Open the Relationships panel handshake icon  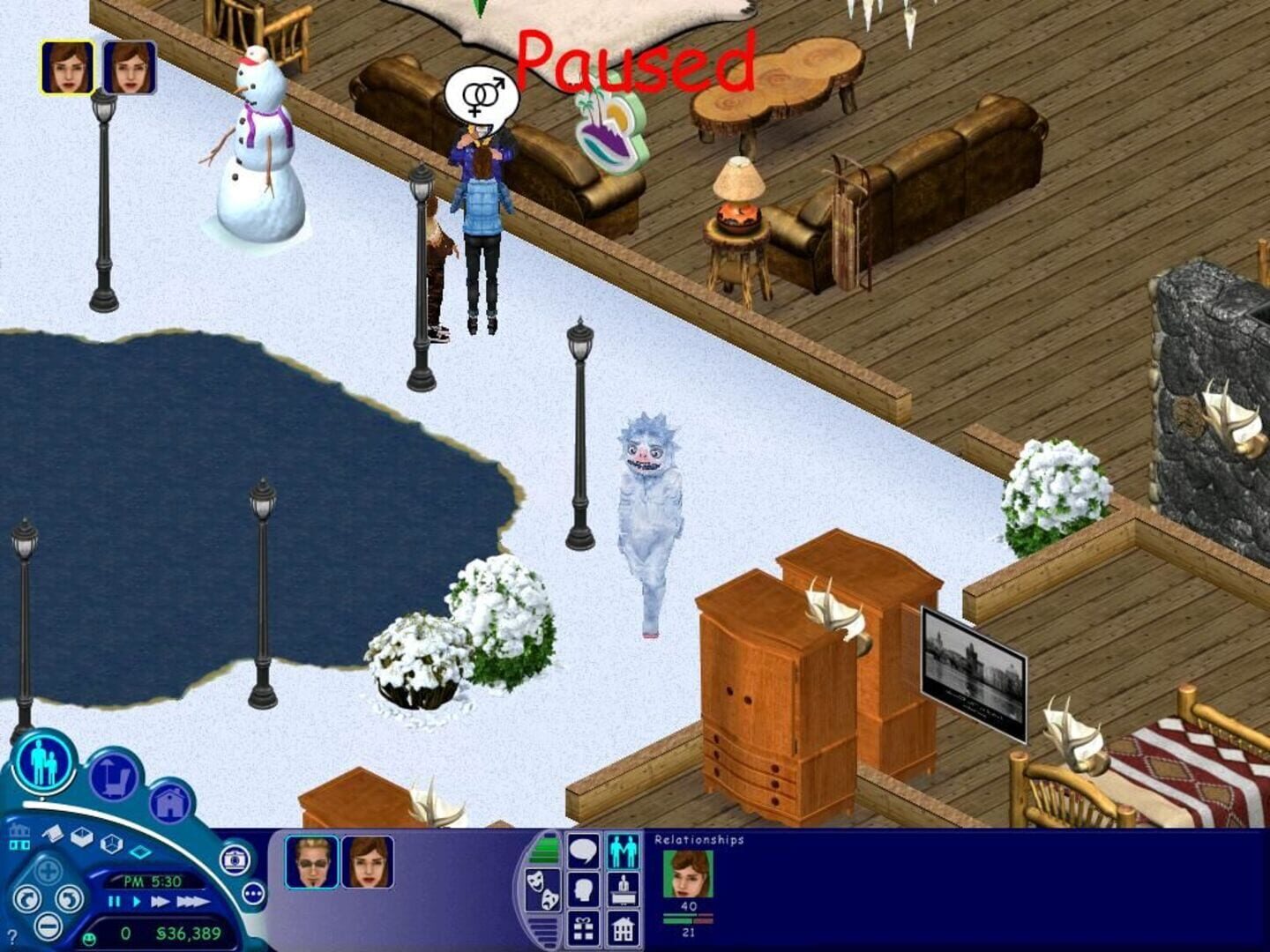(624, 849)
